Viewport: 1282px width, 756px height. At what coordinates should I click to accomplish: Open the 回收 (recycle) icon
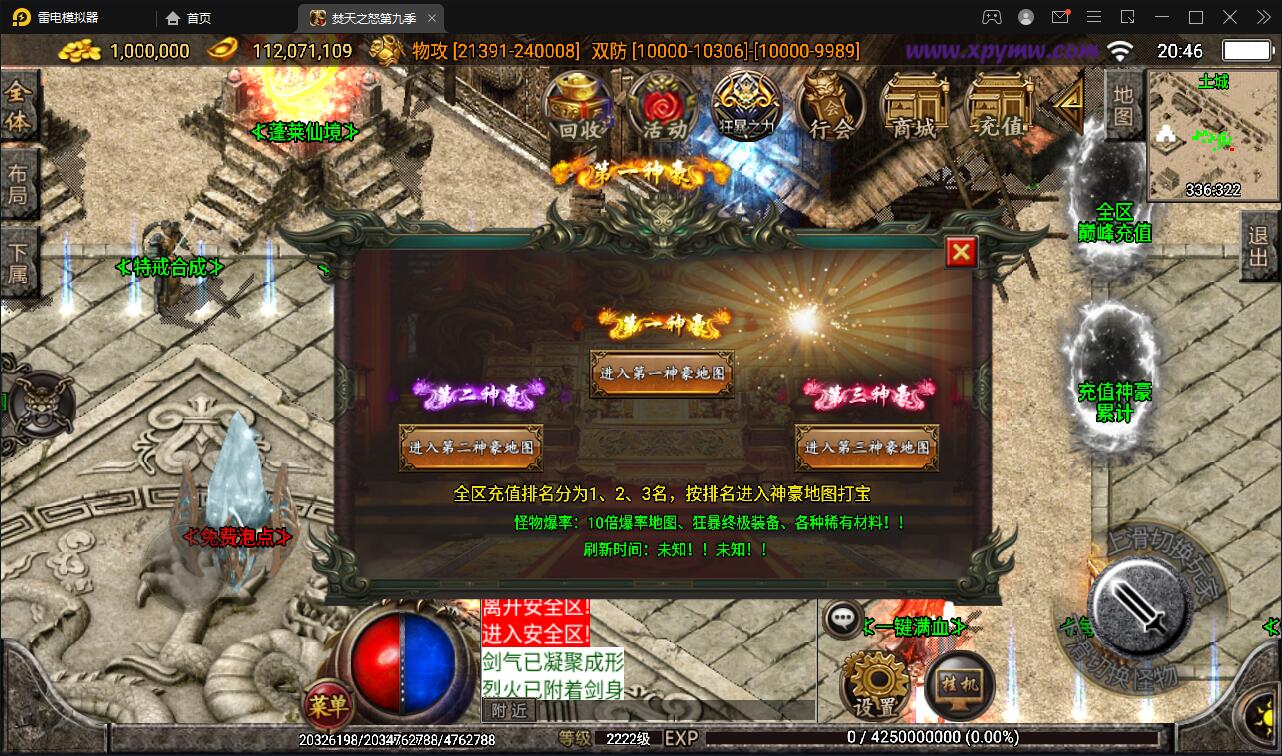point(578,103)
